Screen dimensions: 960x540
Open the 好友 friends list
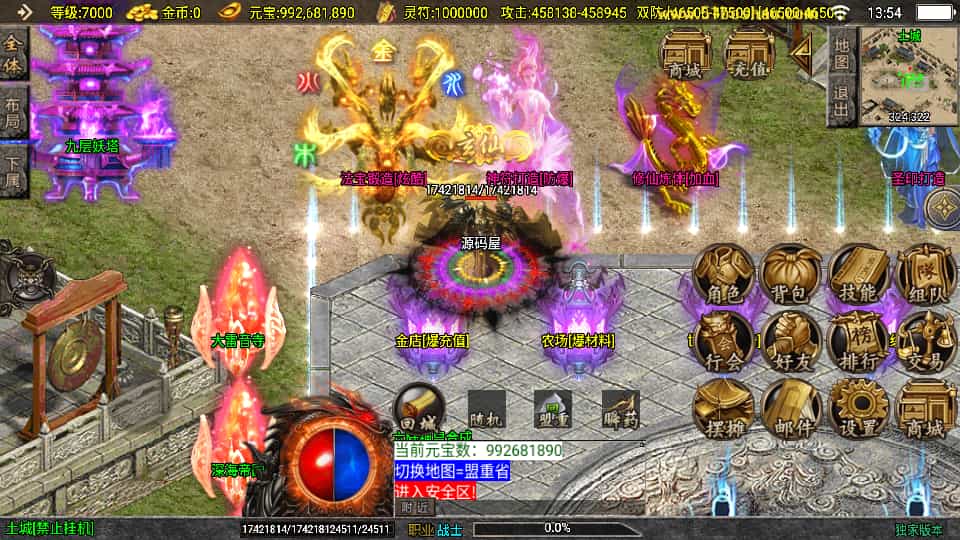click(x=792, y=342)
